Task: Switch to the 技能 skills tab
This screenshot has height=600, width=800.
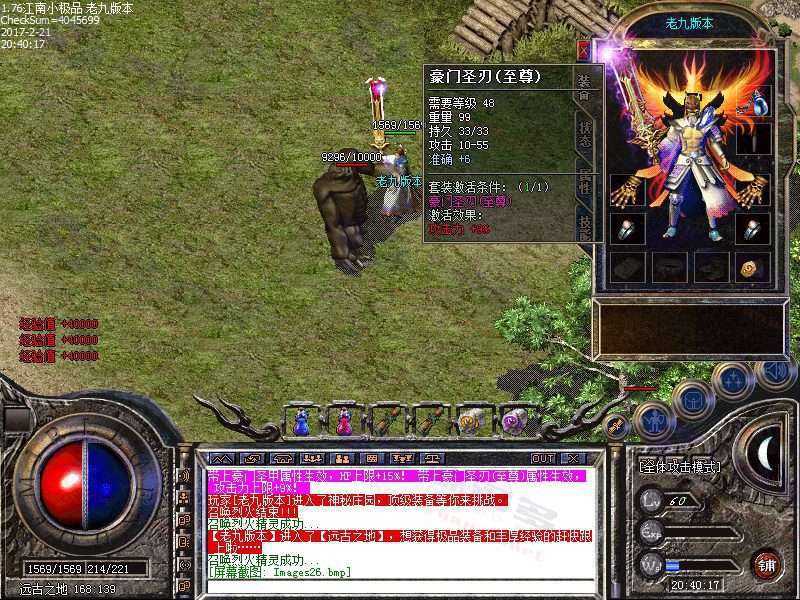Action: pyautogui.click(x=585, y=225)
